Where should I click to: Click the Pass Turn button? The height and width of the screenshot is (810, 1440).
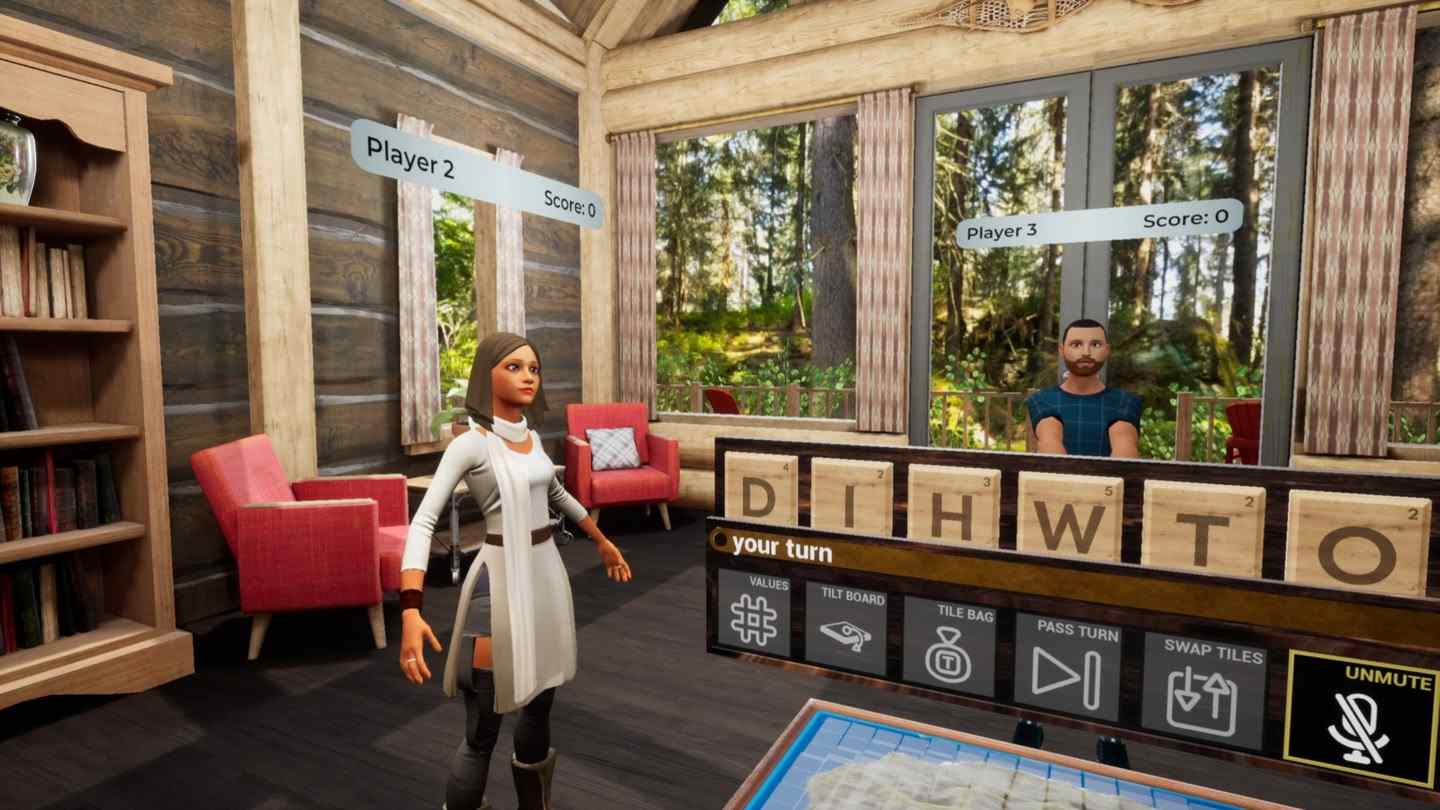point(1067,666)
